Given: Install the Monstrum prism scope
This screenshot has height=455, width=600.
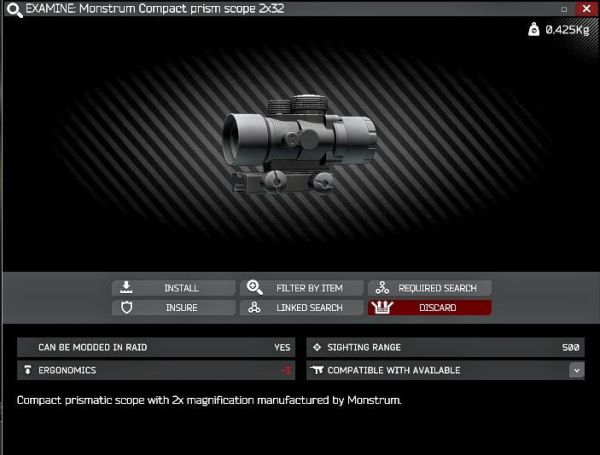Looking at the screenshot, I should [x=173, y=288].
